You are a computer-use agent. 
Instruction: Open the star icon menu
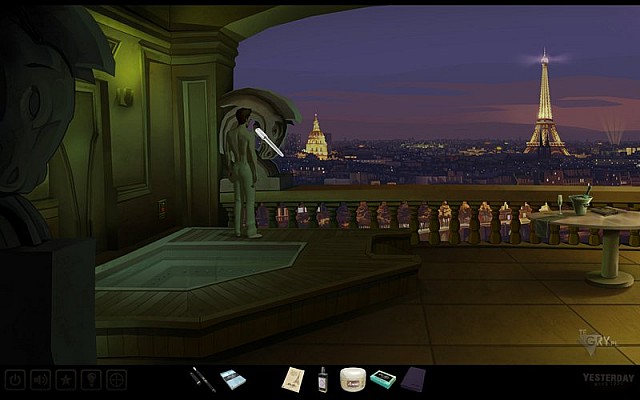coord(67,380)
